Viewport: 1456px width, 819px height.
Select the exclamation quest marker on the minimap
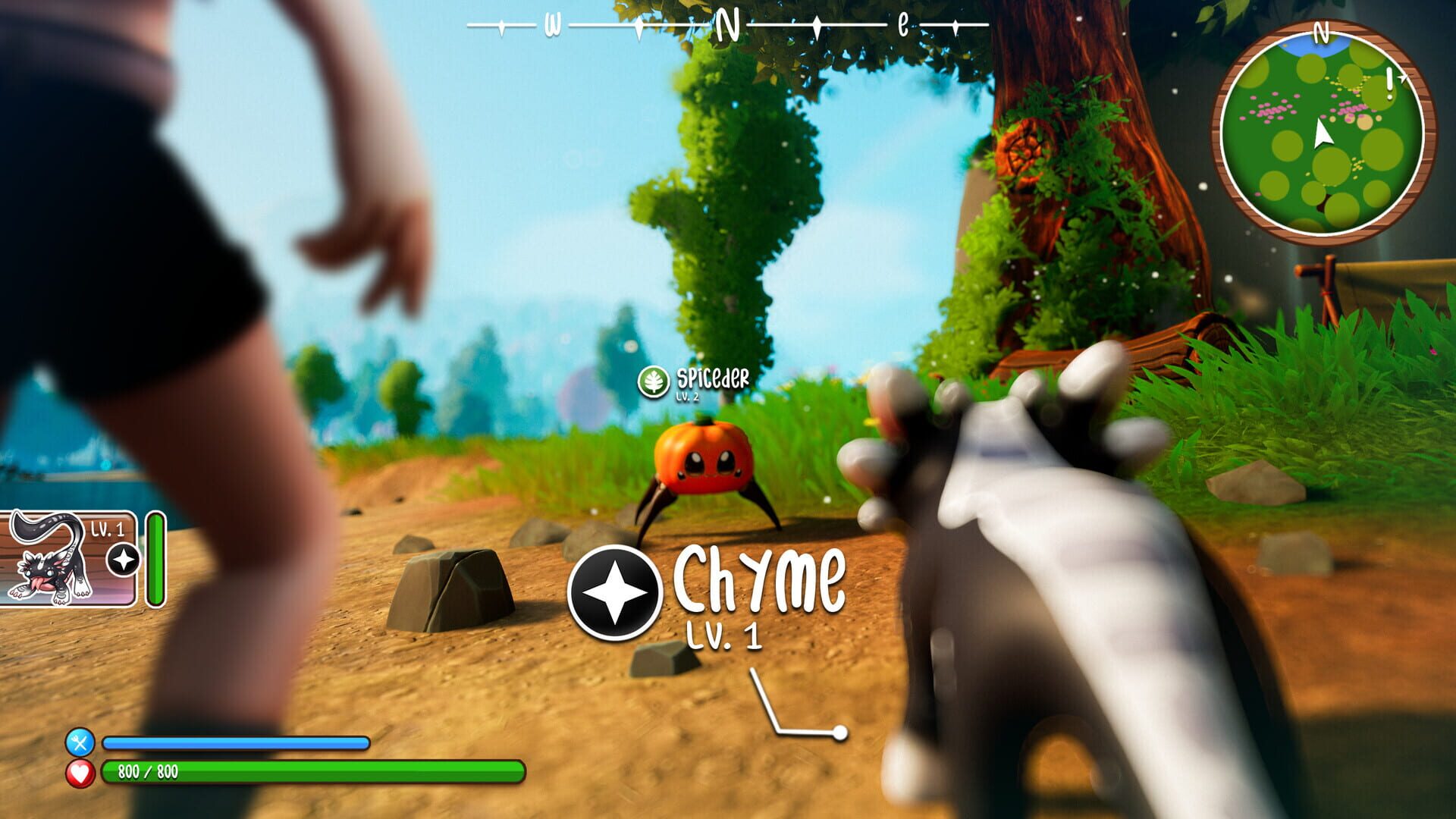1389,78
